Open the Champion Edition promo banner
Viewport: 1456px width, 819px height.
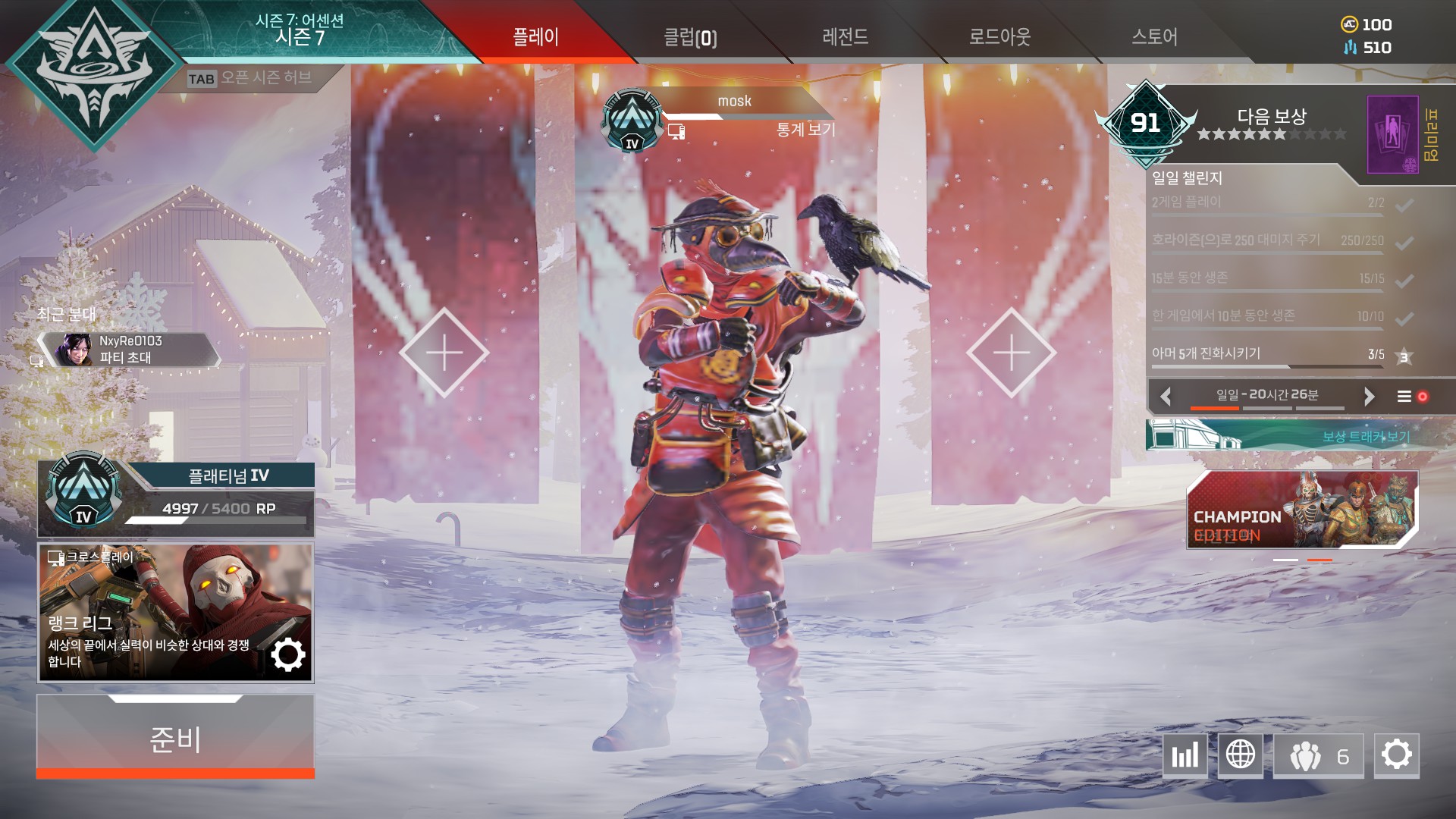click(x=1301, y=509)
